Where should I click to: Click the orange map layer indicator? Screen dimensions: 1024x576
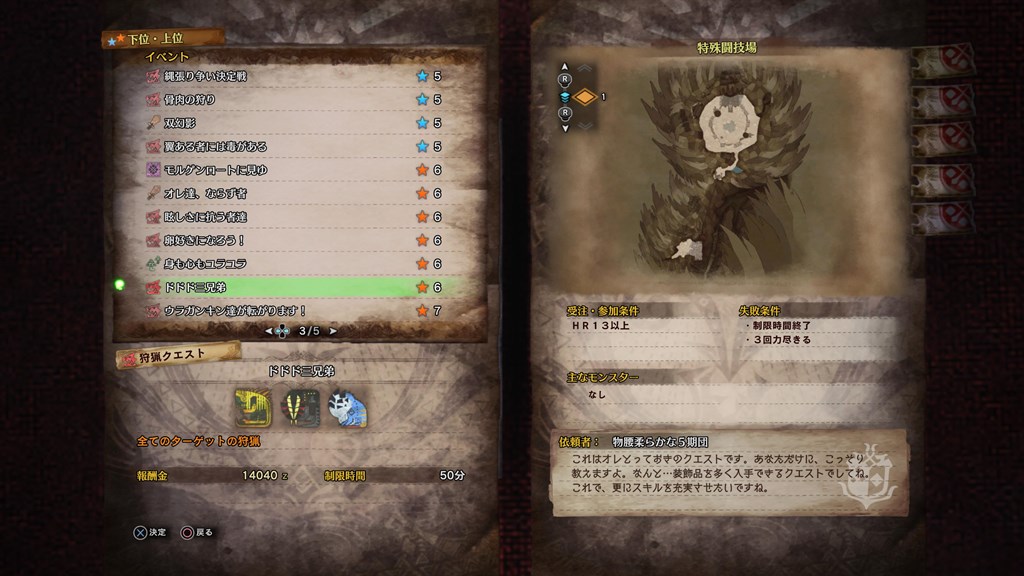pyautogui.click(x=586, y=97)
